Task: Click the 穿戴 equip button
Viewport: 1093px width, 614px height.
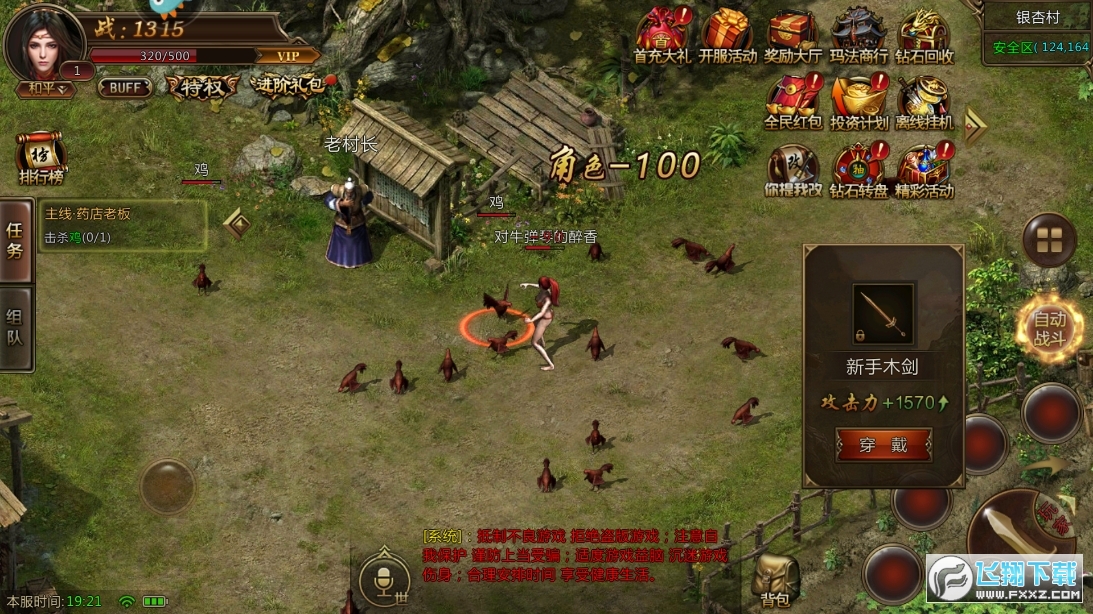Action: (884, 445)
